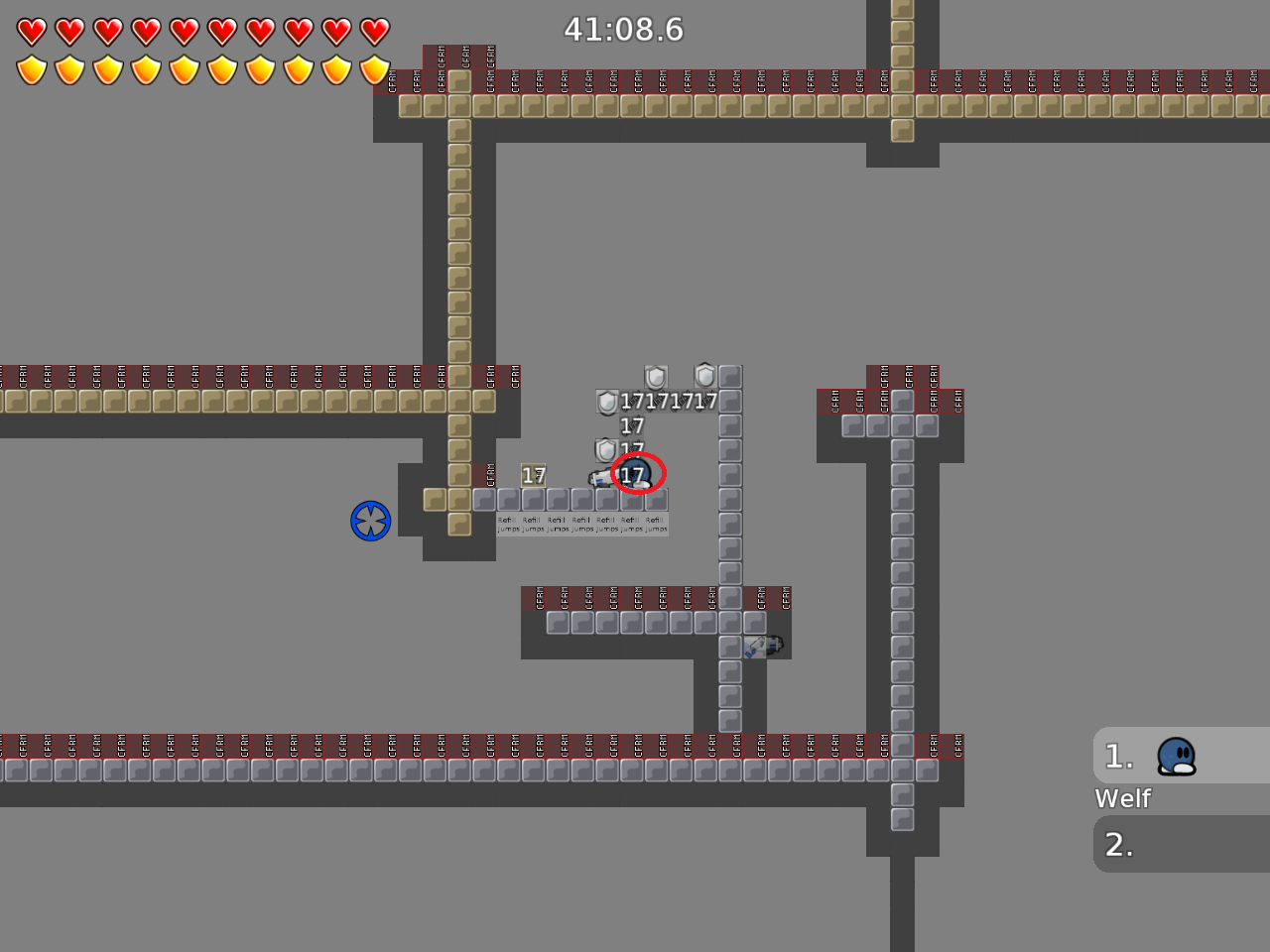This screenshot has width=1270, height=952.
Task: Click the Welf name label
Action: pos(1122,798)
